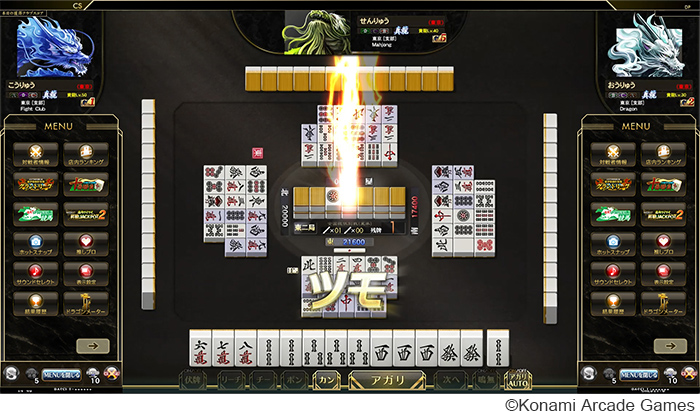
Task: Declare the win with the アガリ button
Action: tap(385, 381)
